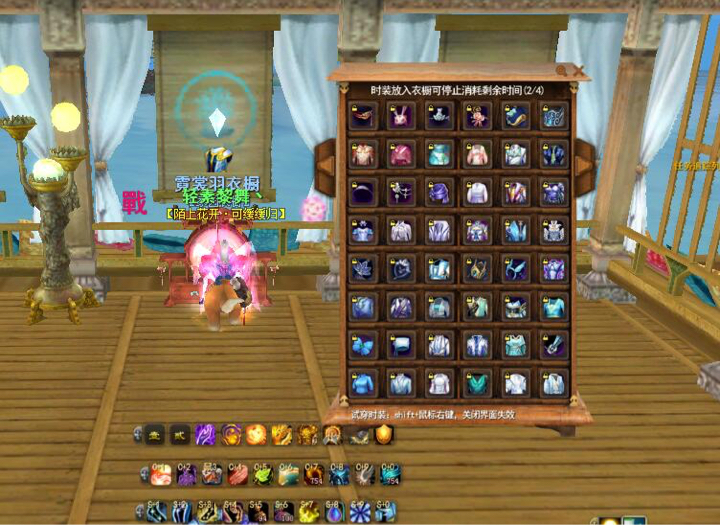The height and width of the screenshot is (525, 720).
Task: Activate the purple lightning skill
Action: (205, 434)
